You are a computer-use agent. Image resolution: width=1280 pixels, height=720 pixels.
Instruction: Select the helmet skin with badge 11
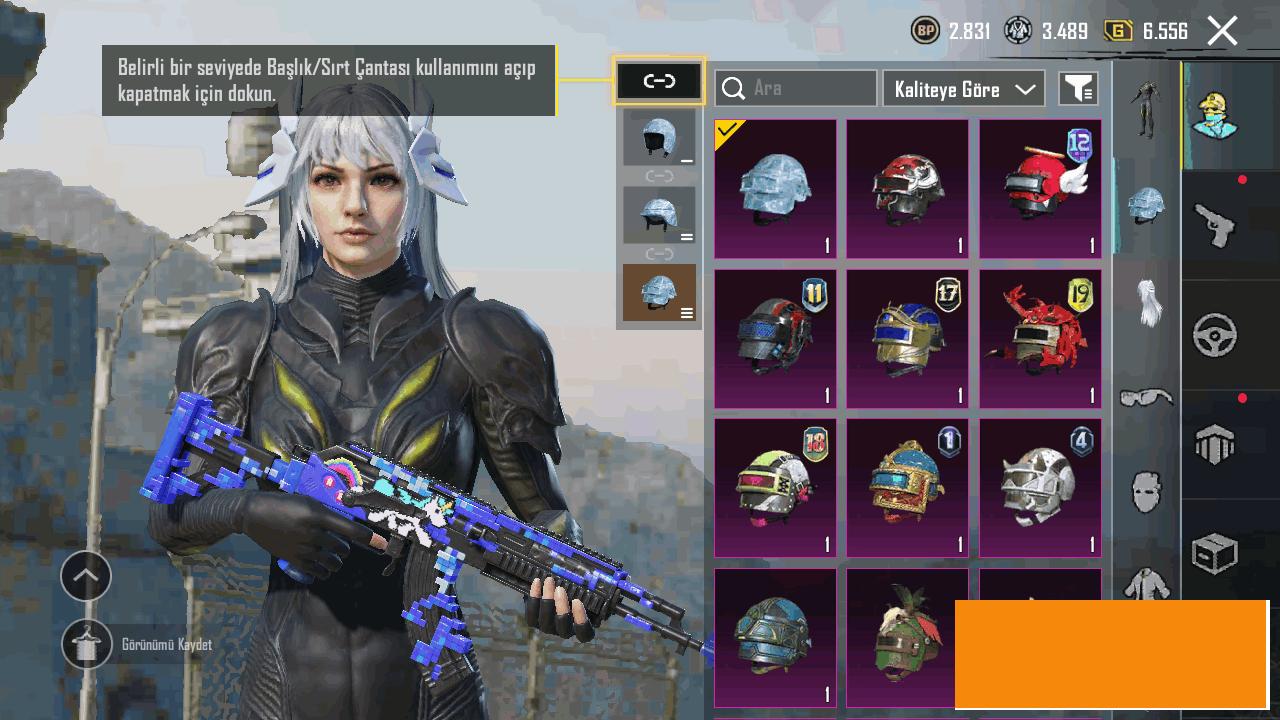(776, 339)
